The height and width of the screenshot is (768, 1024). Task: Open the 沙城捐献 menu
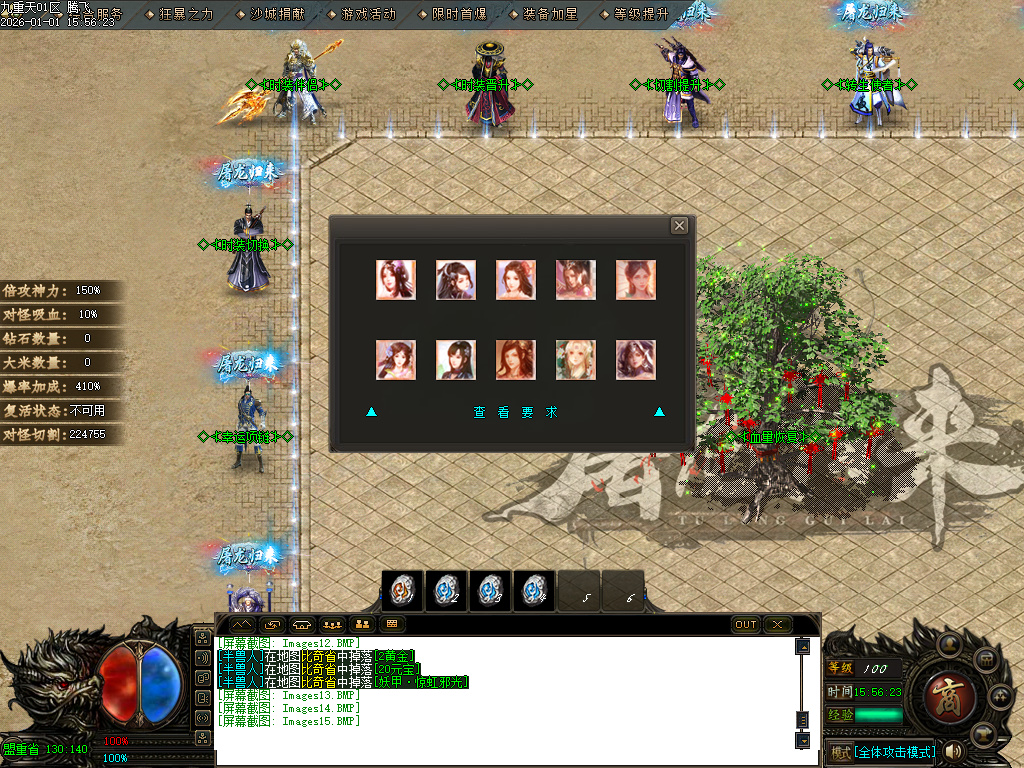(x=279, y=14)
